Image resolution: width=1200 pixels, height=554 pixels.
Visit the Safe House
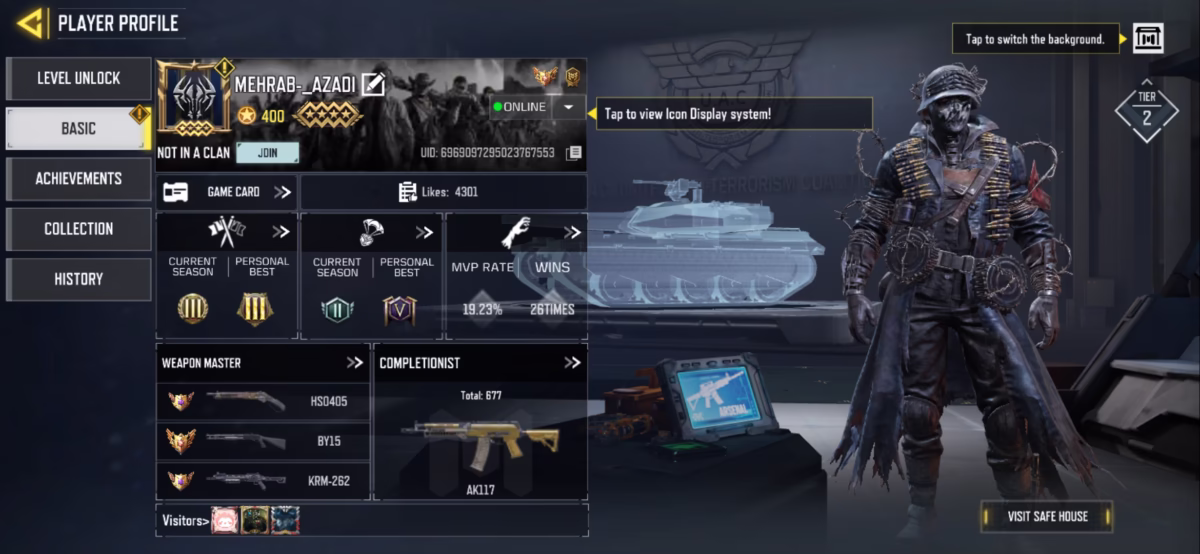coord(1047,516)
